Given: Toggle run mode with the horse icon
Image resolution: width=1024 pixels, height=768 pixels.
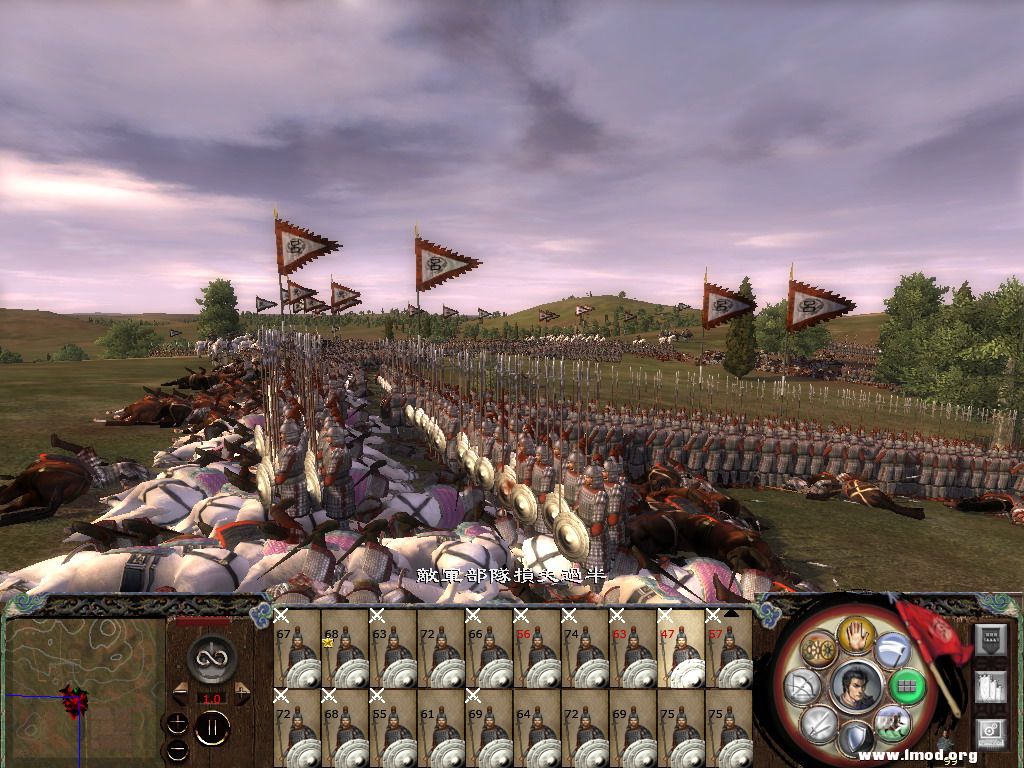Looking at the screenshot, I should [892, 722].
